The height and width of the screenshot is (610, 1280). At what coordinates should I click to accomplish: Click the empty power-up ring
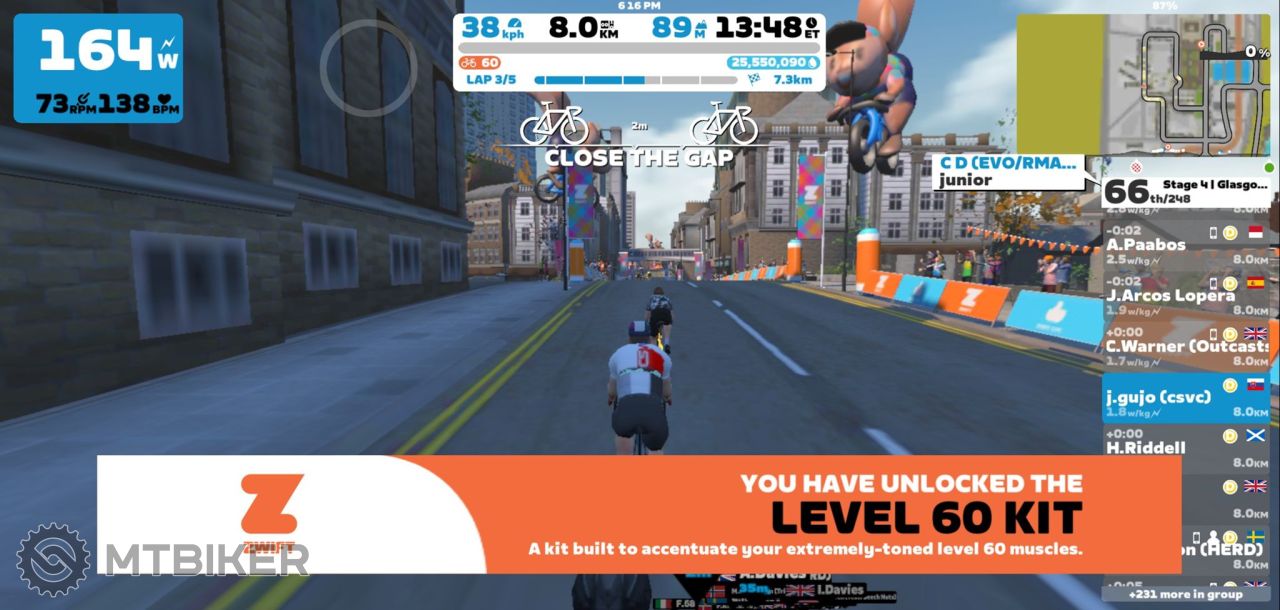(x=368, y=66)
